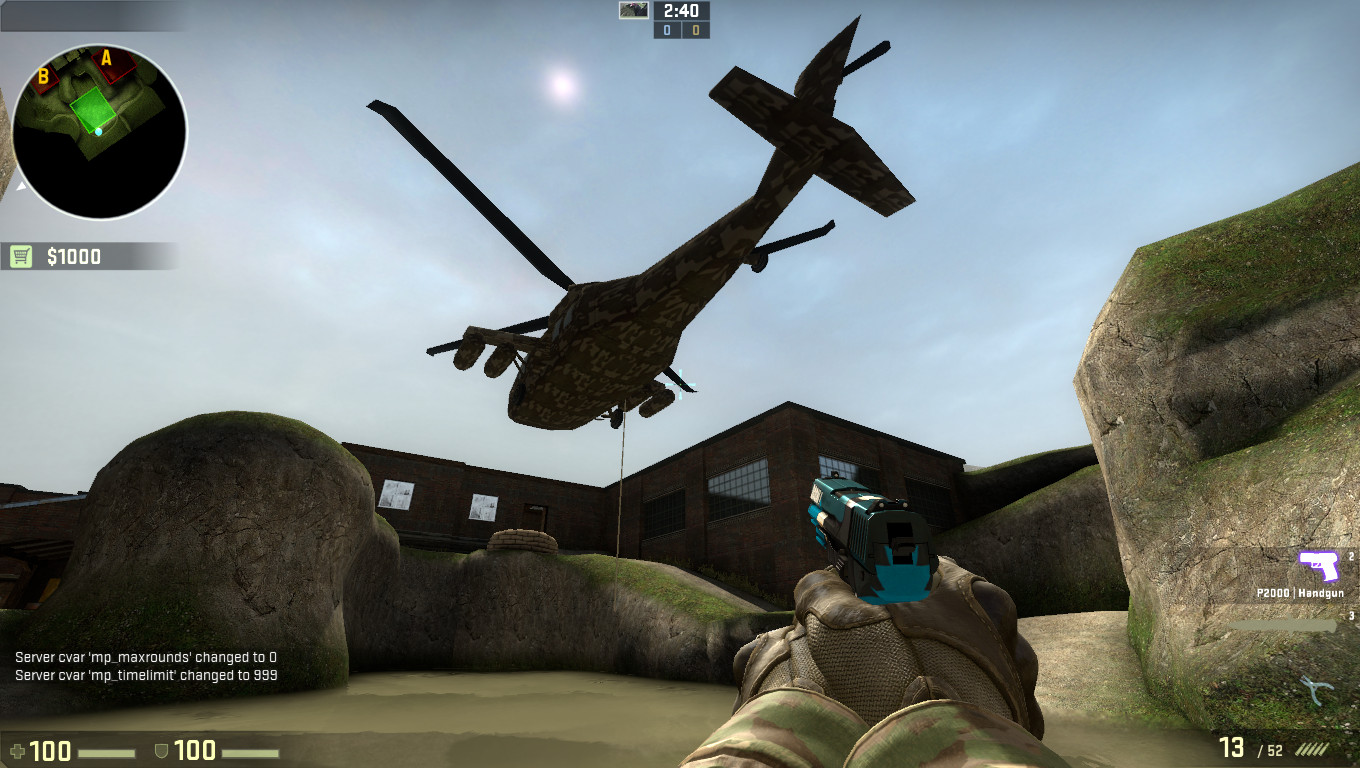Screen dimensions: 1360x768
Task: Click the reserve ammo bullets icon
Action: (x=1312, y=747)
